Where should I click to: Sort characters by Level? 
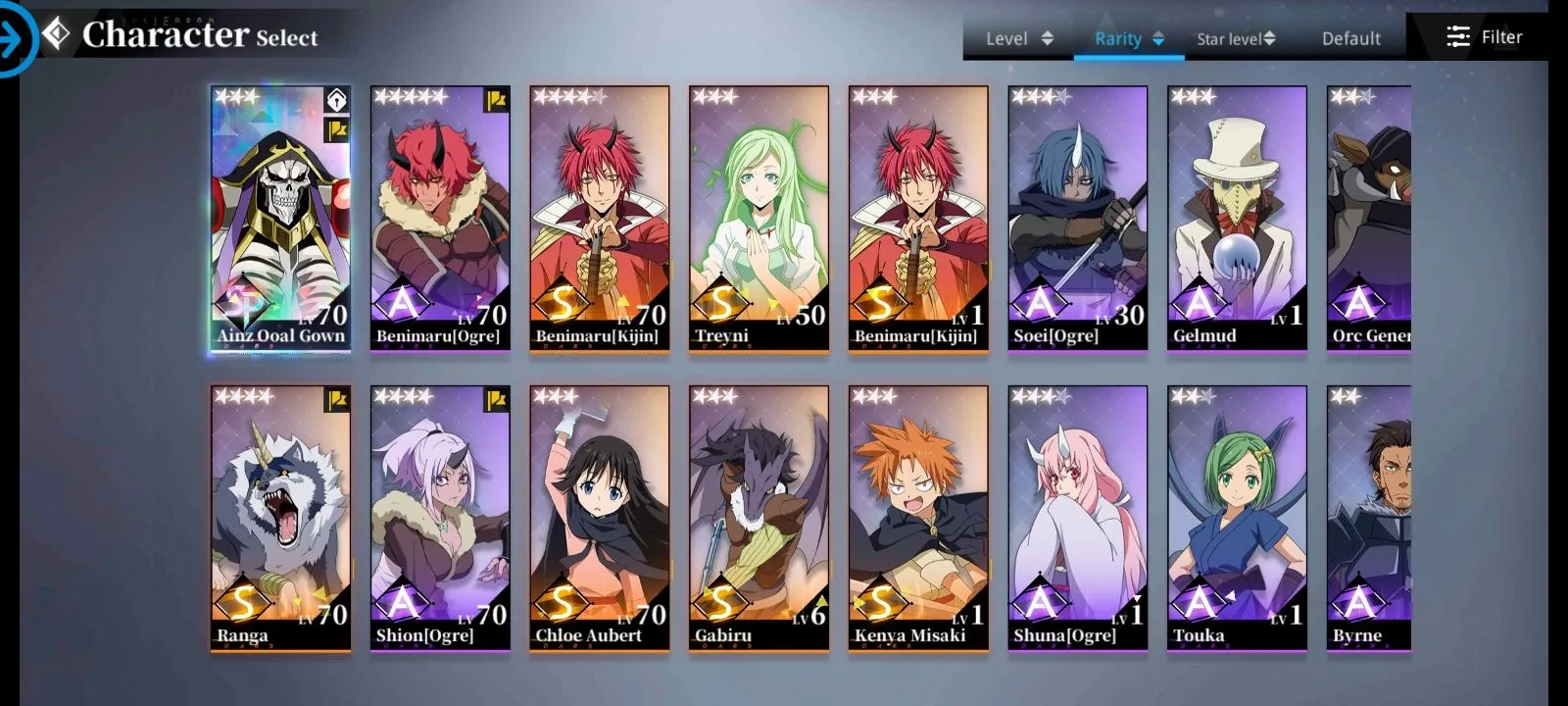(x=1019, y=38)
